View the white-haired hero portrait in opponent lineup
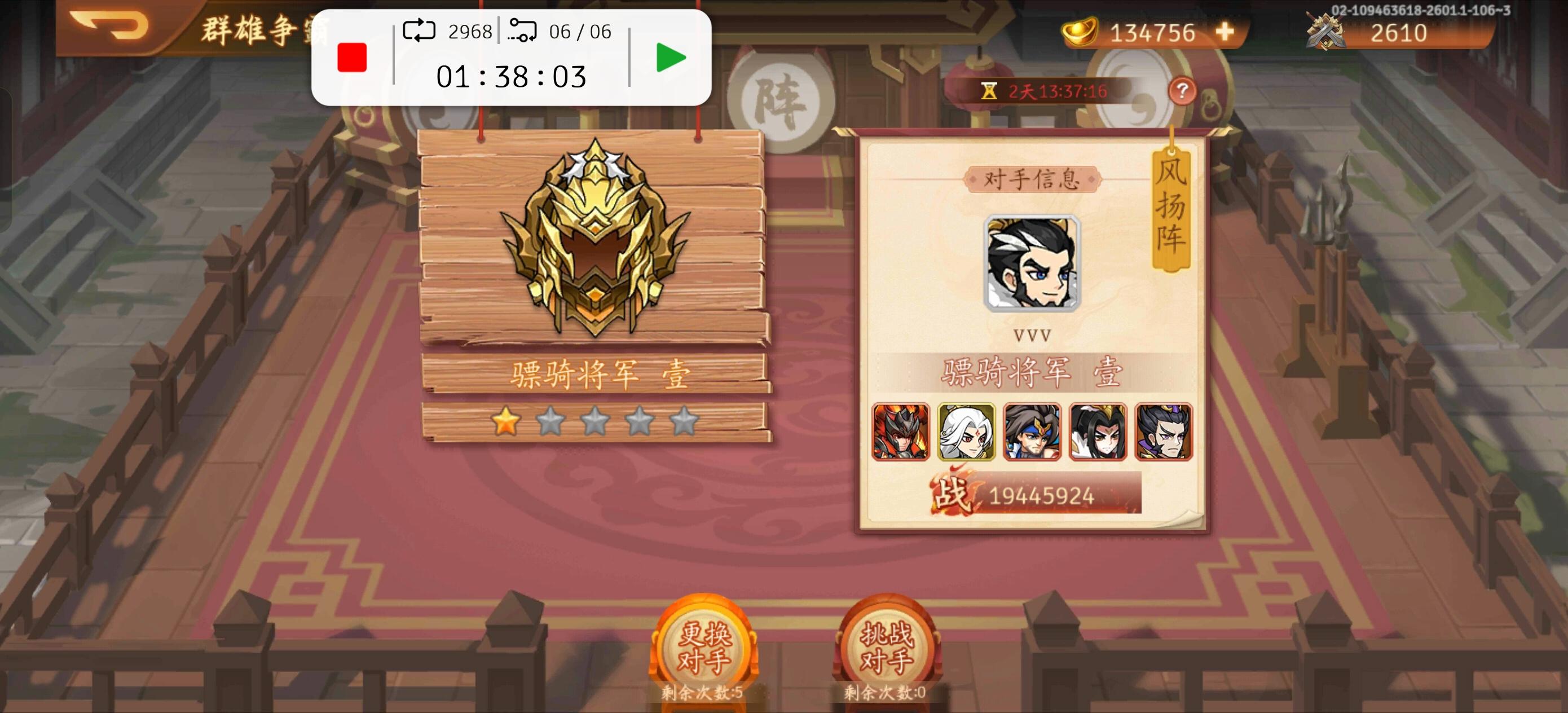Screen dimensions: 1568x713 (x=967, y=433)
